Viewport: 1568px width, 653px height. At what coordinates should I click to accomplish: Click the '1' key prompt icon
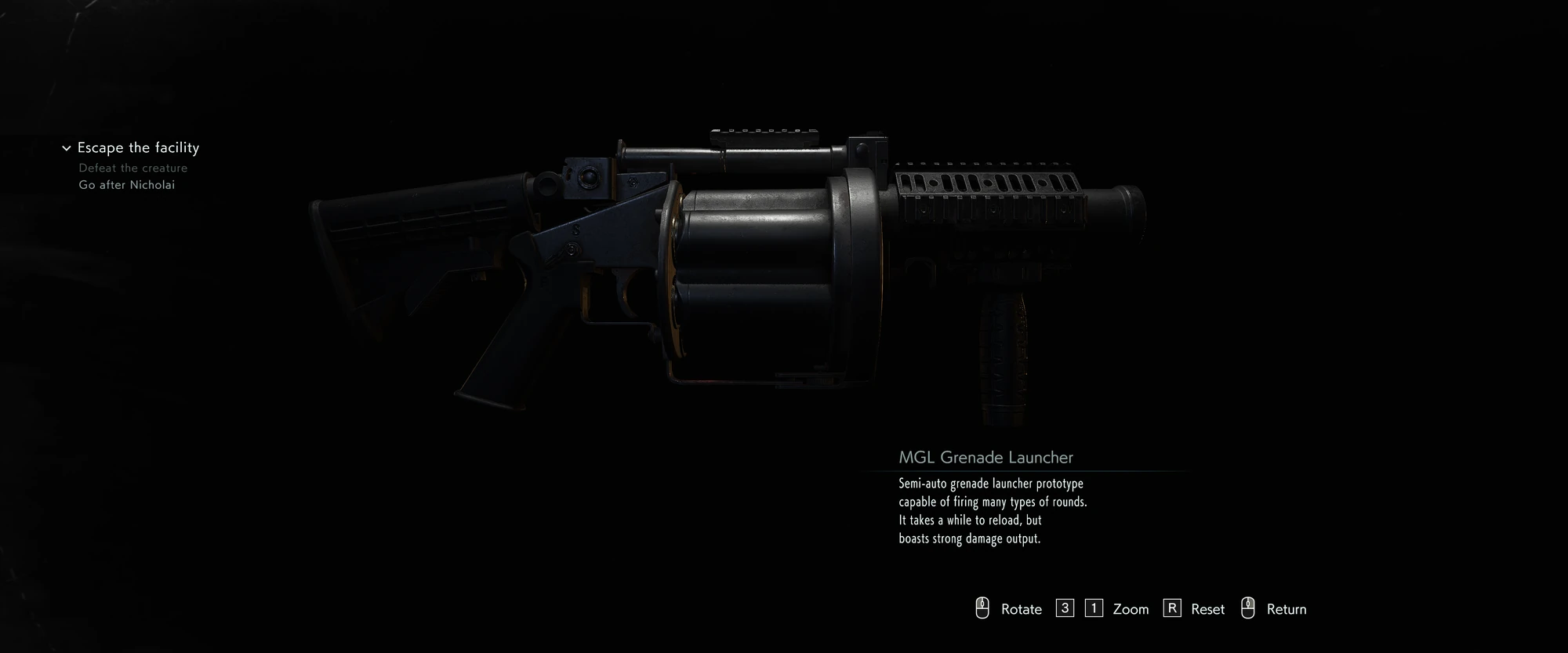pyautogui.click(x=1093, y=608)
